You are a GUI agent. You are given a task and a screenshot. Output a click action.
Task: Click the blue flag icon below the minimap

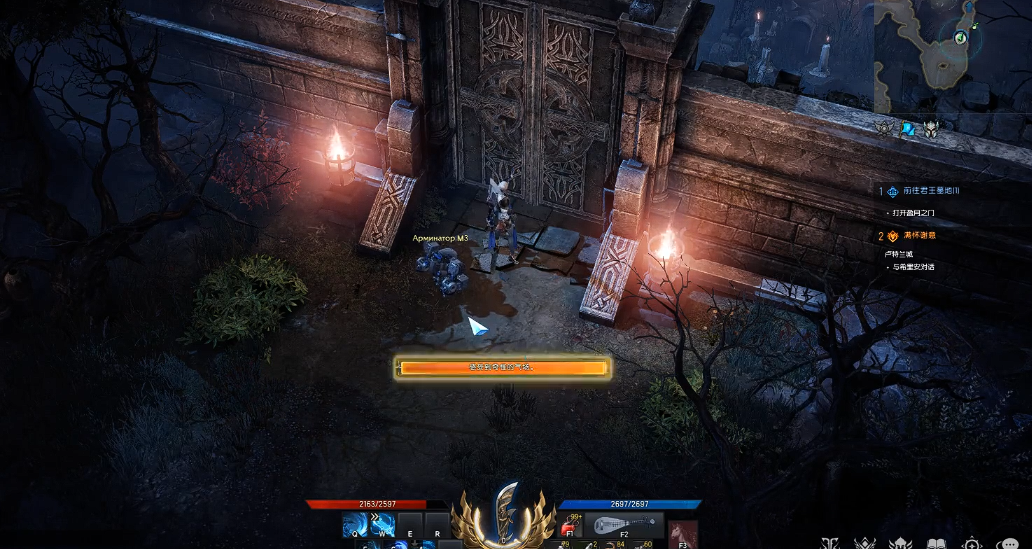[x=908, y=128]
